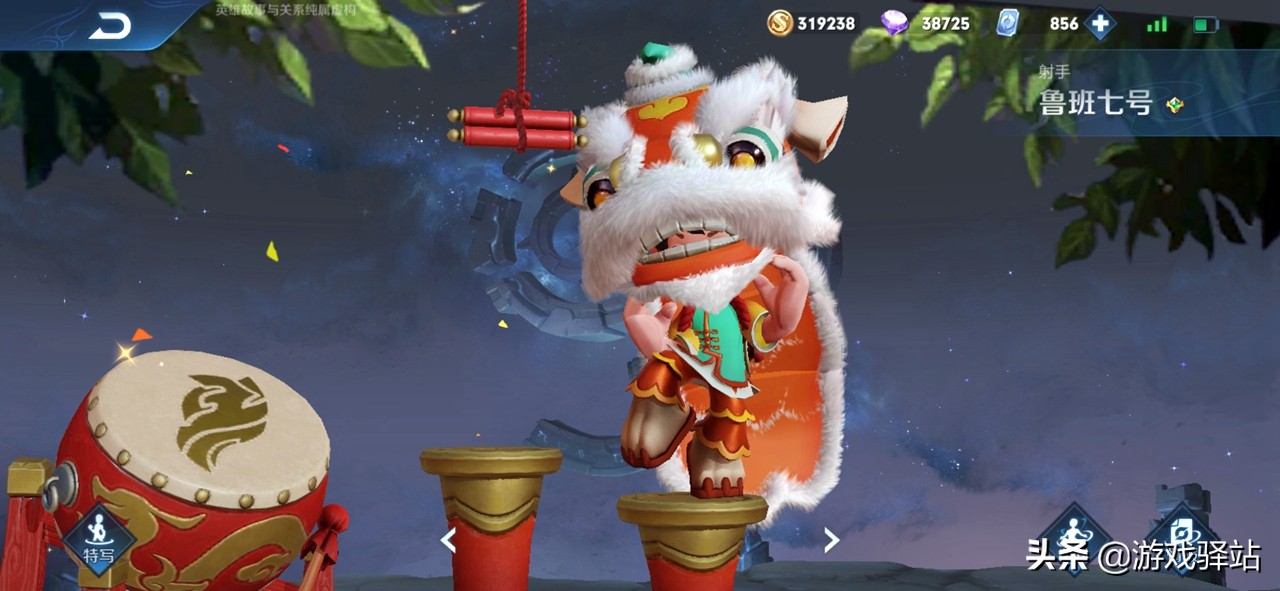The image size is (1280, 591).
Task: Tap the gold coin currency icon
Action: point(780,23)
